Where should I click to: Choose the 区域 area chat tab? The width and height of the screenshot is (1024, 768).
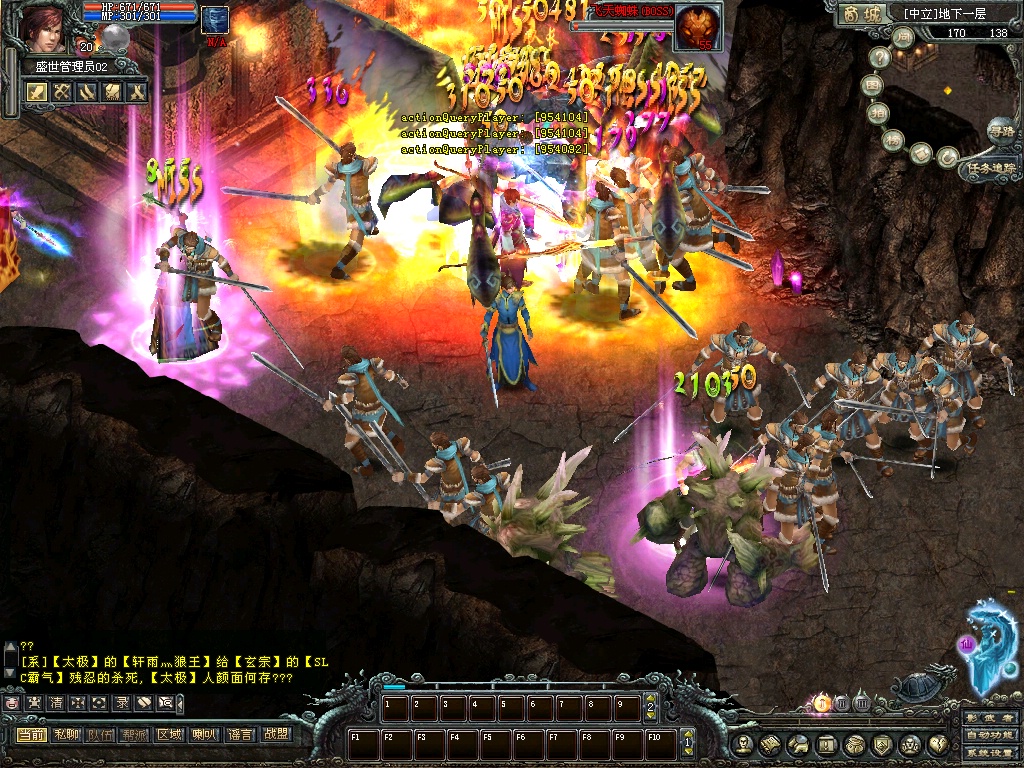coord(169,735)
